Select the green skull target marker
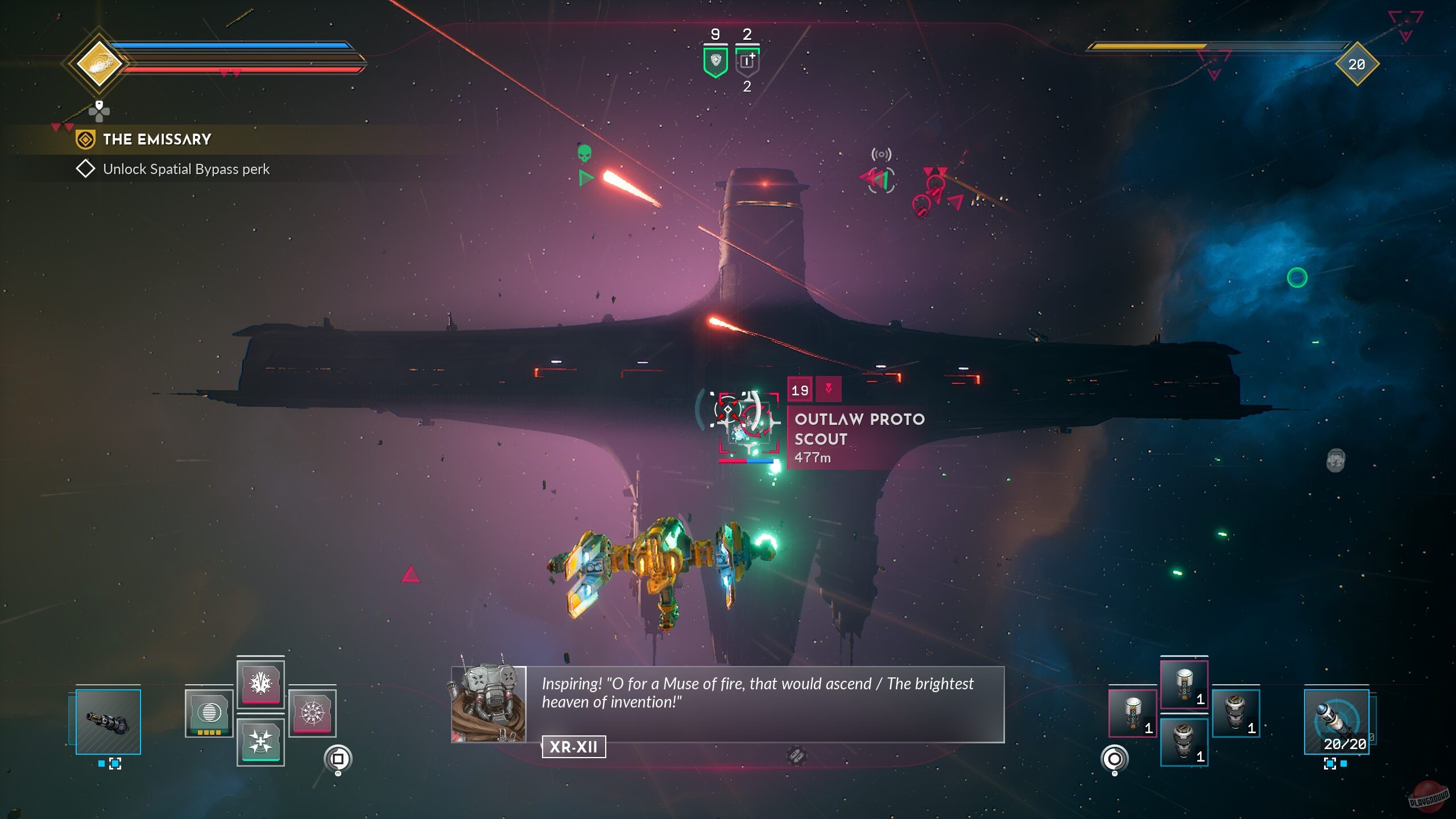Image resolution: width=1456 pixels, height=819 pixels. click(x=584, y=153)
